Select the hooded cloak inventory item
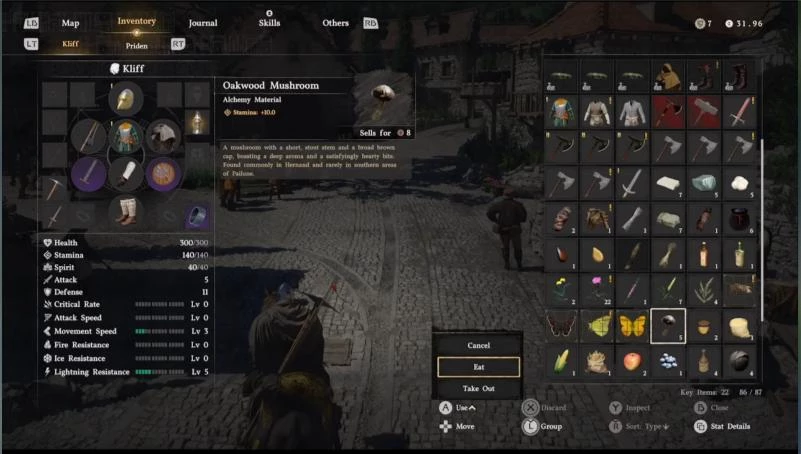The width and height of the screenshot is (801, 454). 667,76
